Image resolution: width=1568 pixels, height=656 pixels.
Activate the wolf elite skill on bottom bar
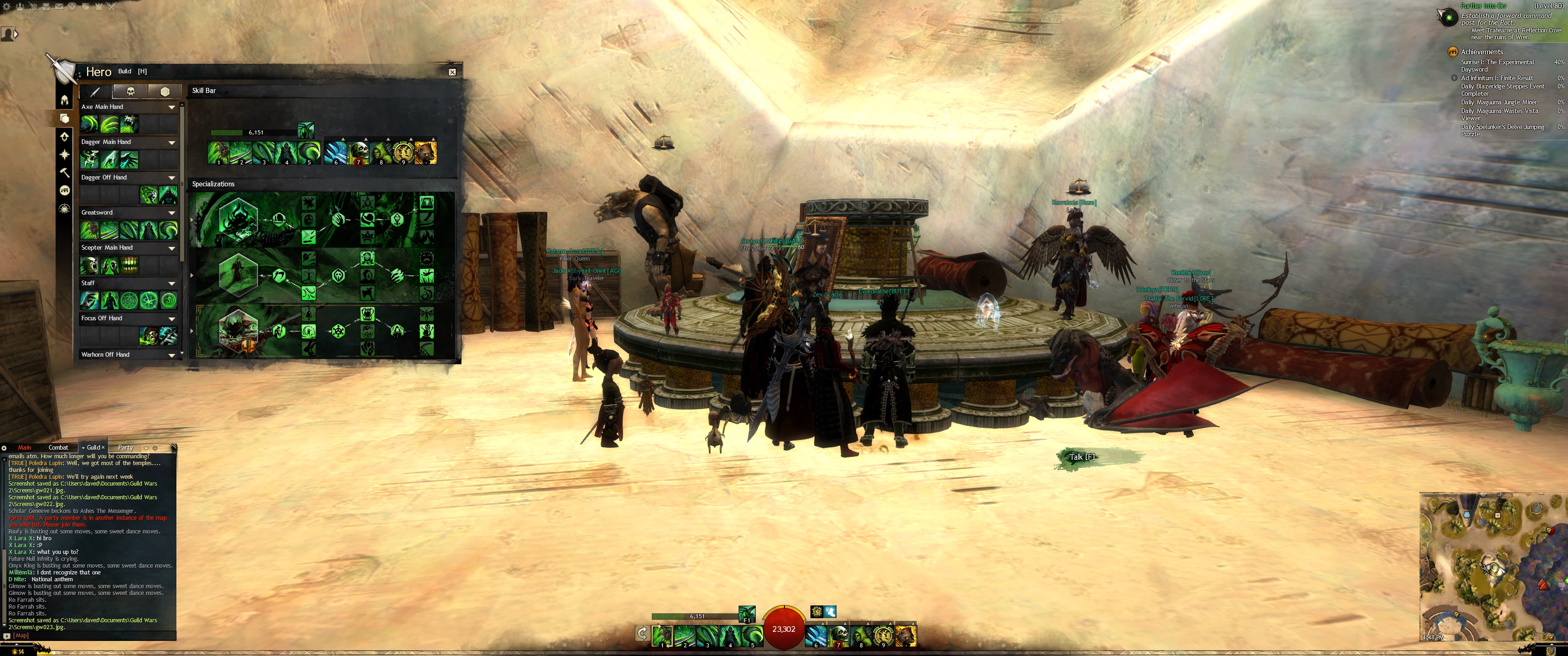click(906, 635)
